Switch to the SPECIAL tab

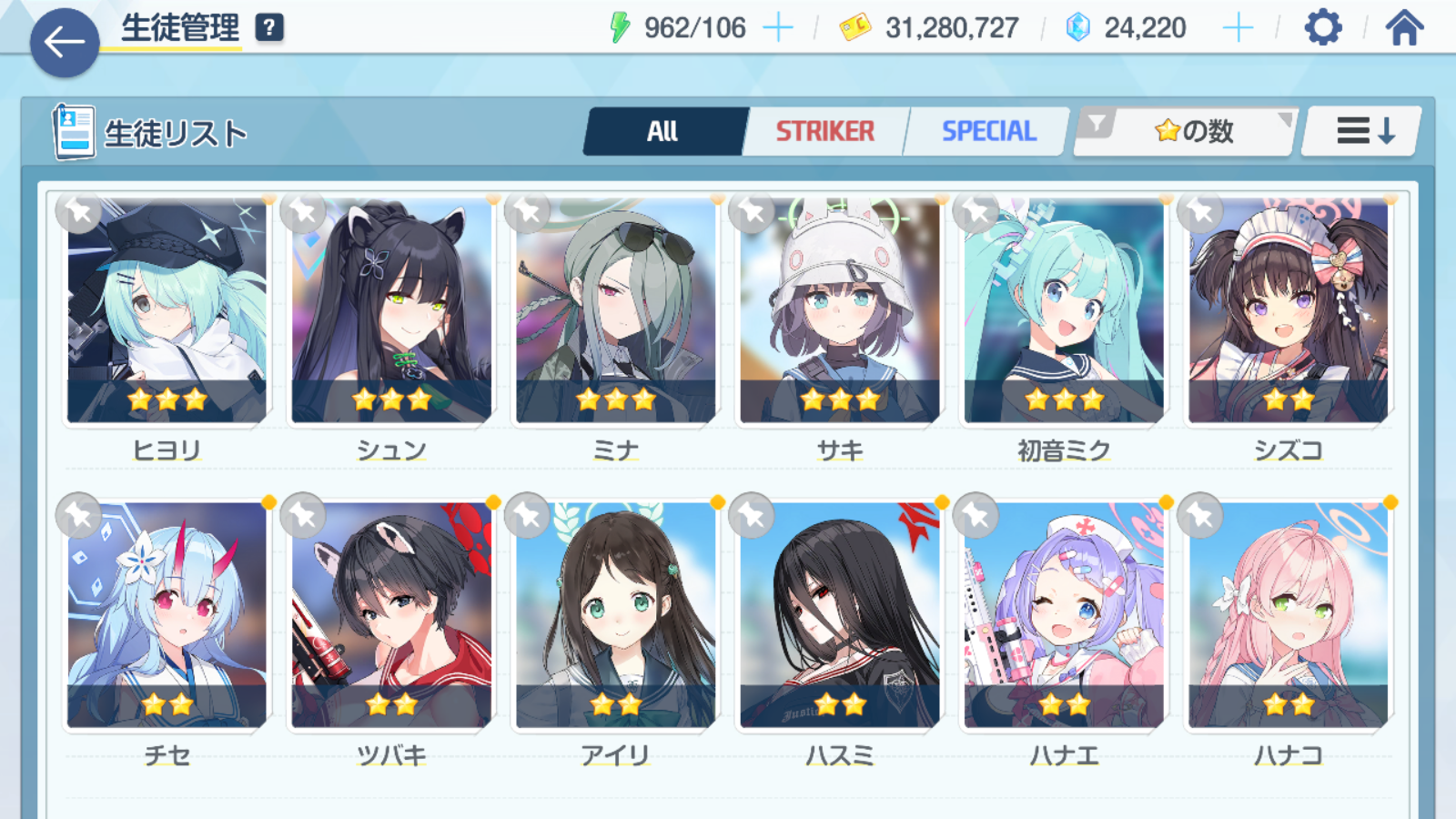988,132
